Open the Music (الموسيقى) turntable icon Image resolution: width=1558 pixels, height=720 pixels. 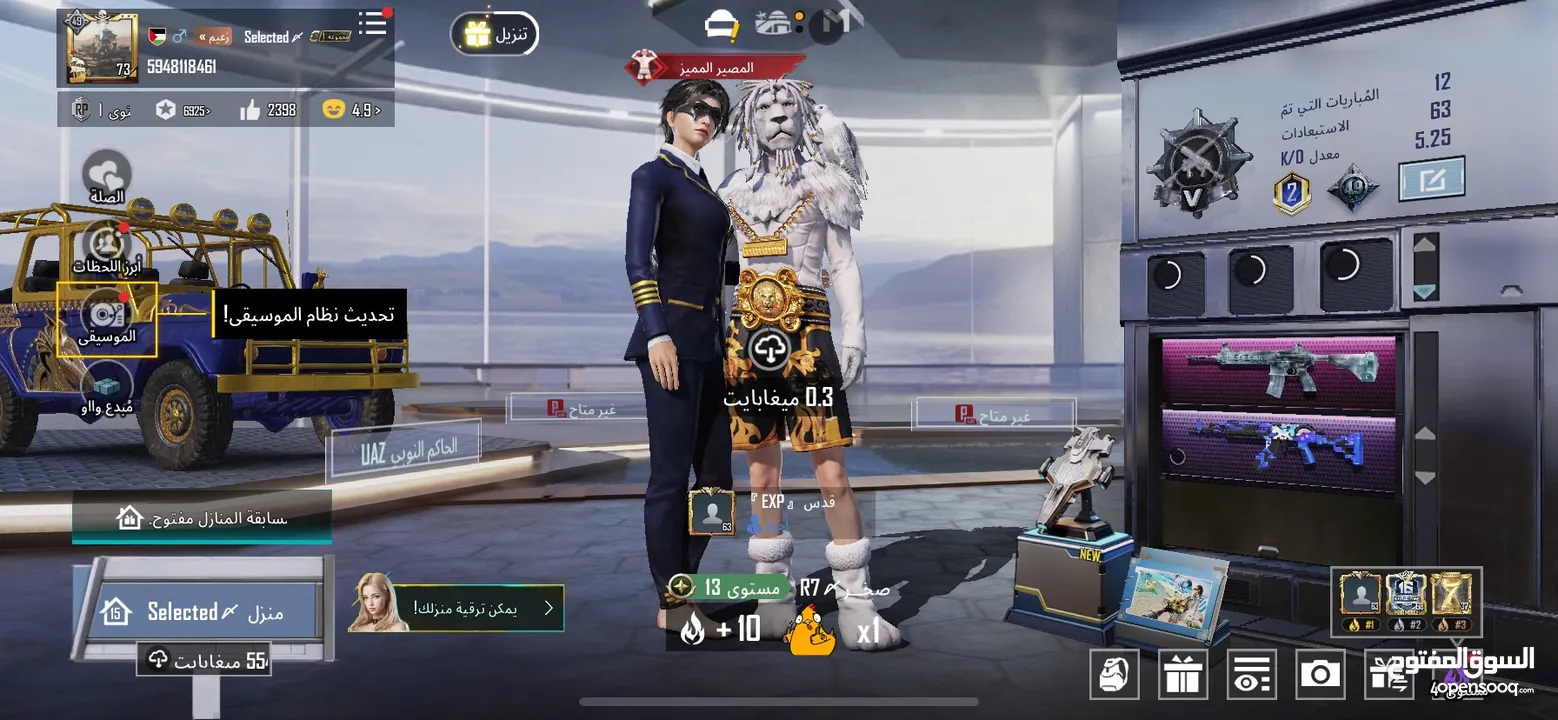point(106,318)
